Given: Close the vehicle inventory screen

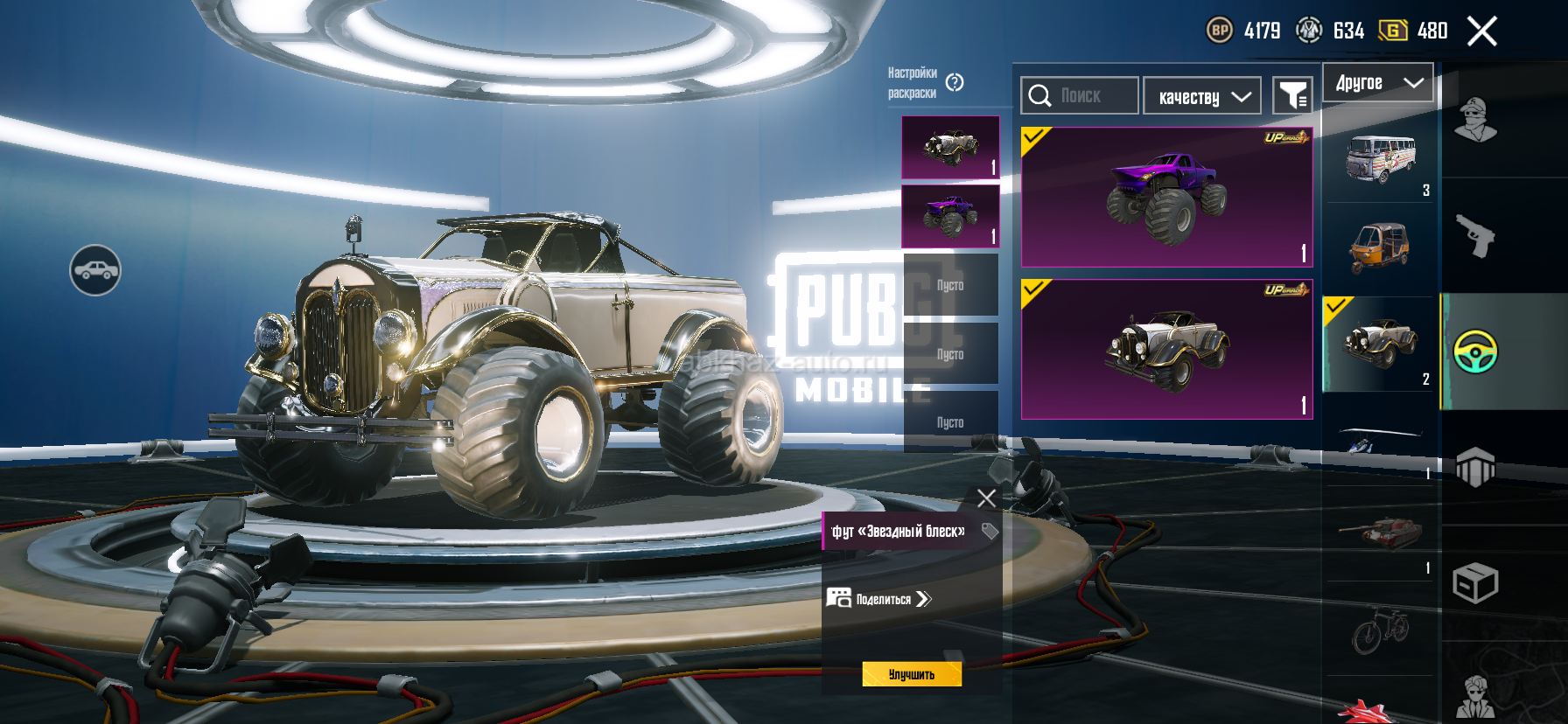Looking at the screenshot, I should 1481,31.
